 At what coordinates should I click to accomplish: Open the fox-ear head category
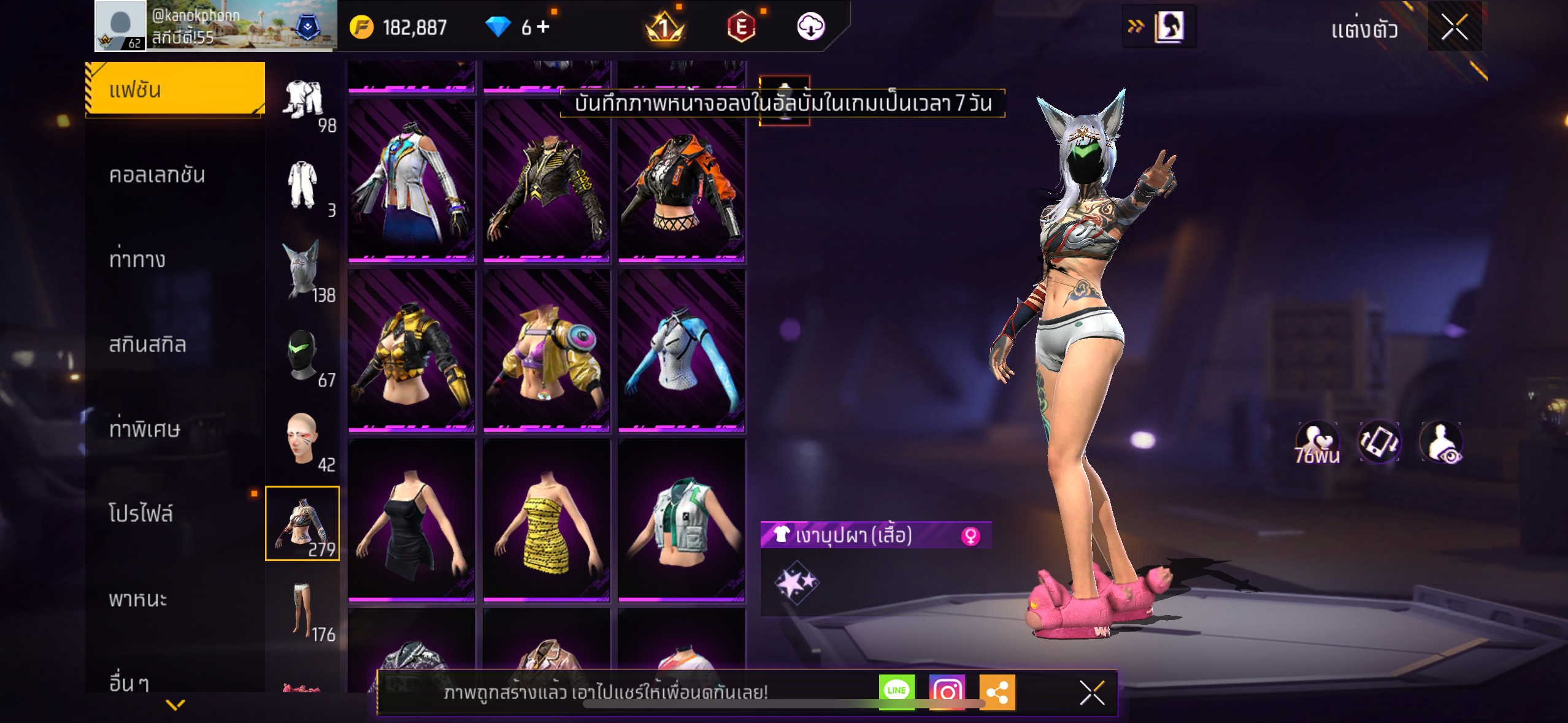[302, 270]
